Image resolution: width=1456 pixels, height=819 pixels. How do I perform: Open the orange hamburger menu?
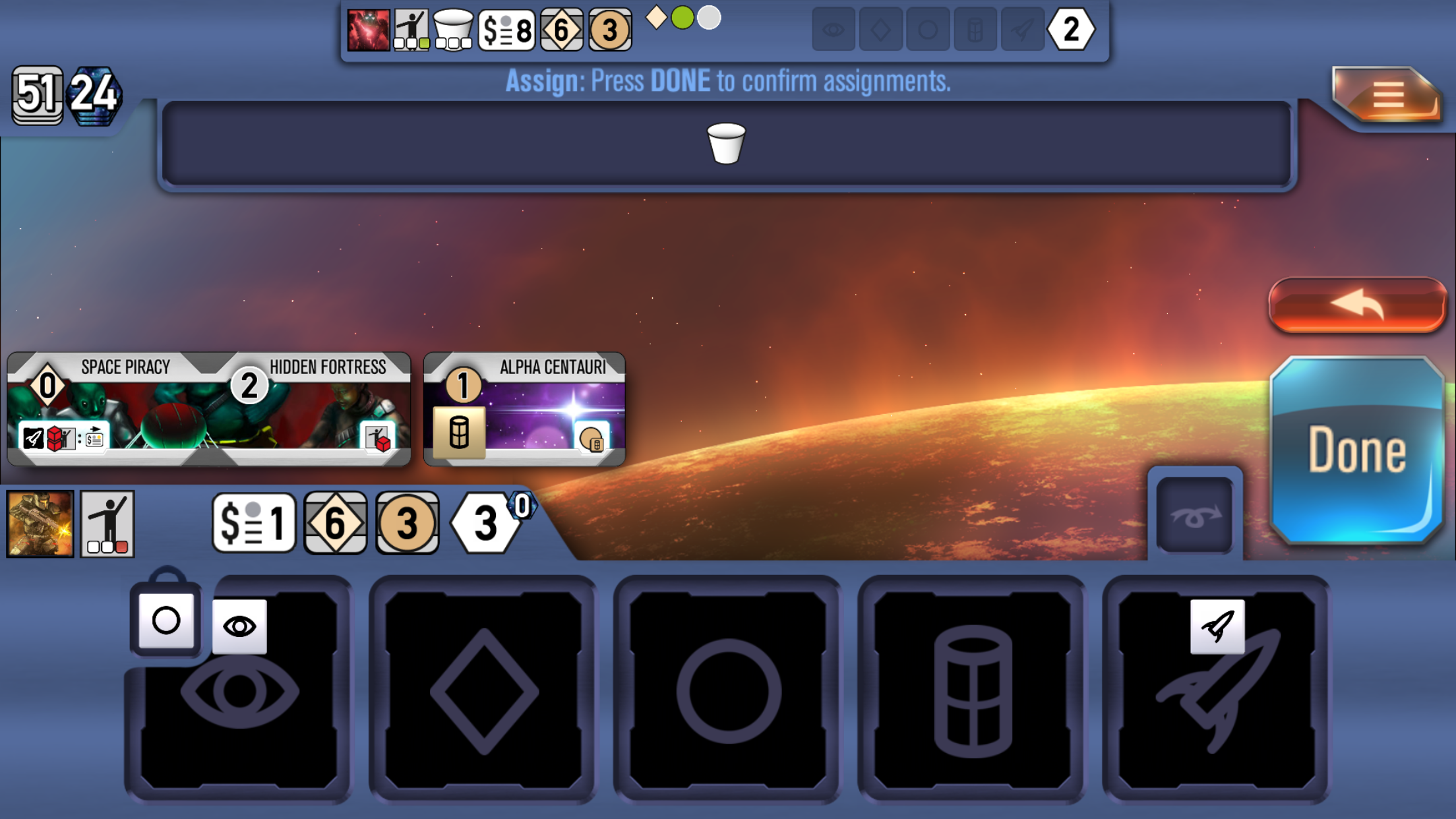point(1387,97)
